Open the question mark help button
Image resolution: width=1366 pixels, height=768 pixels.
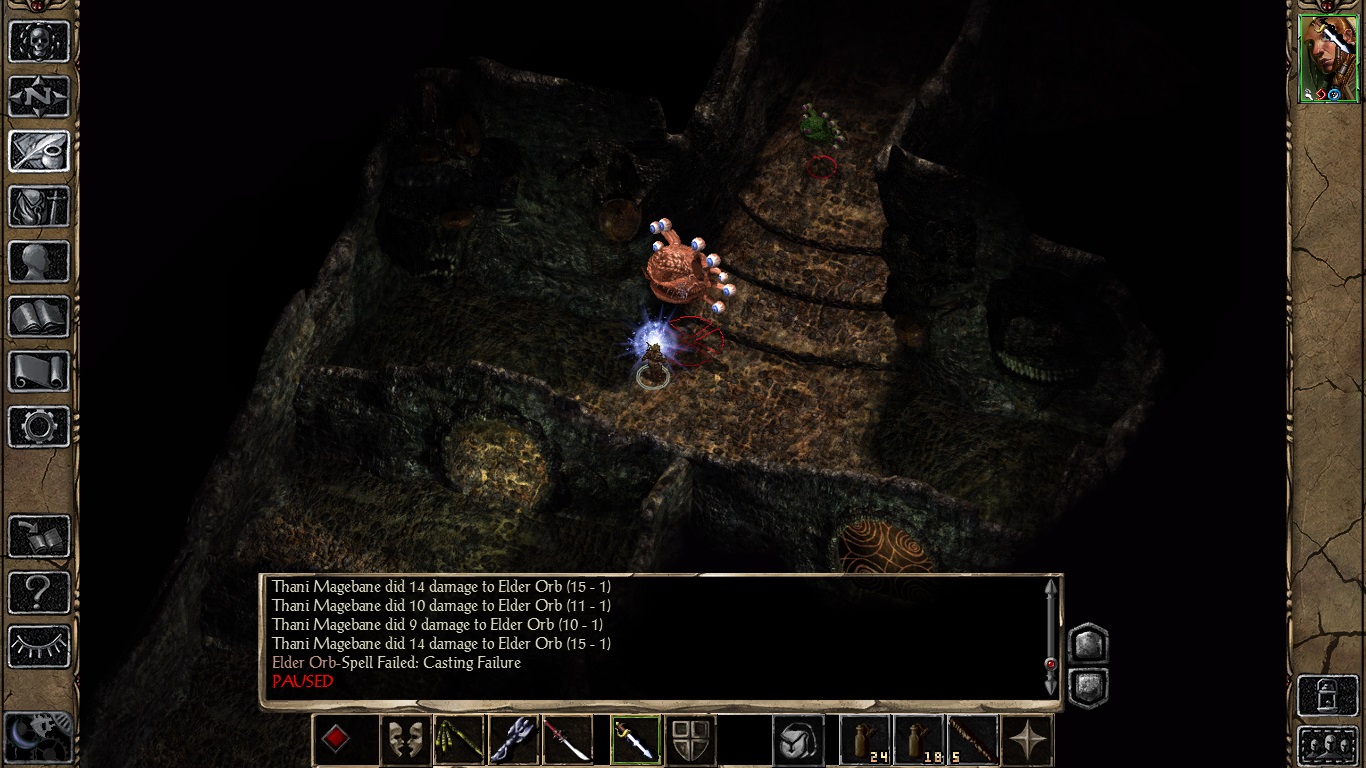coord(39,591)
